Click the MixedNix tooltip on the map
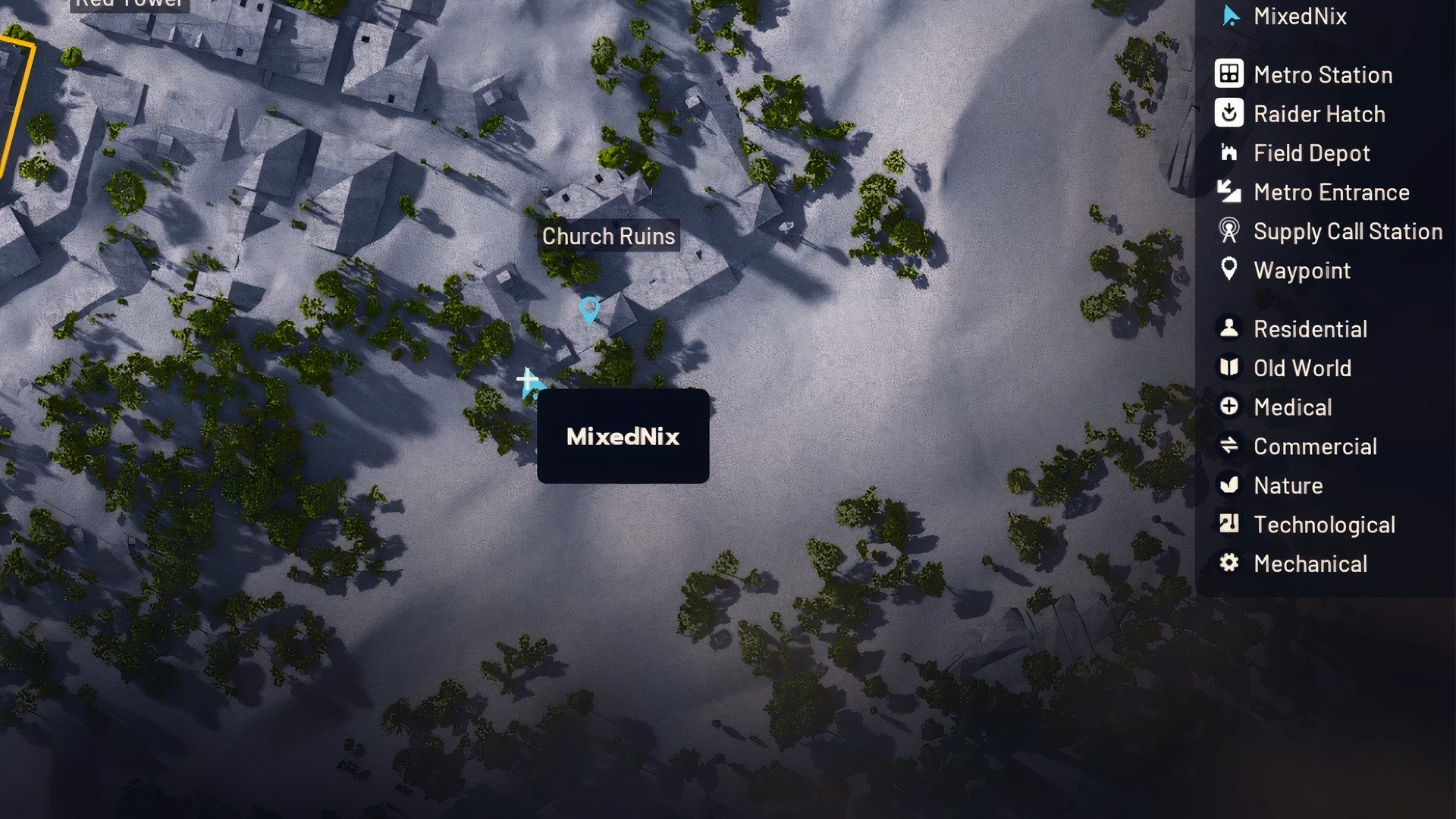Viewport: 1456px width, 819px height. [622, 437]
